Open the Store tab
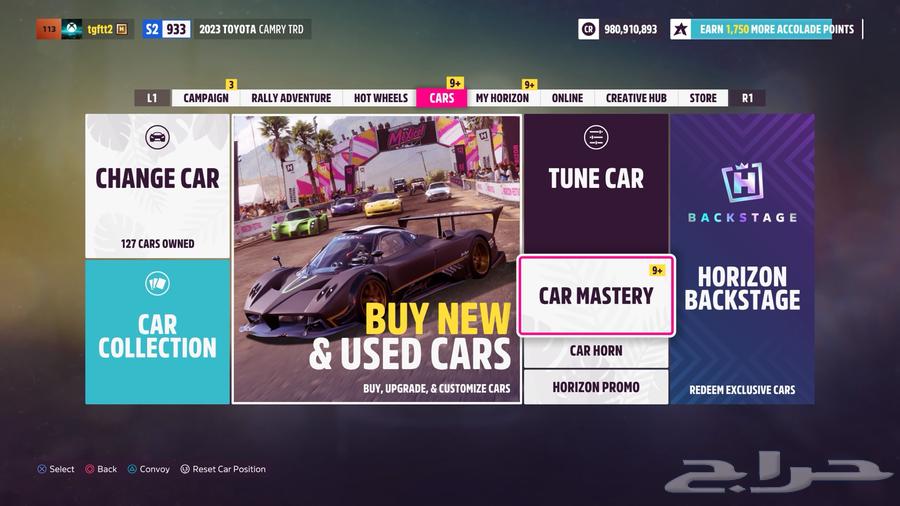The image size is (900, 506). (x=703, y=98)
